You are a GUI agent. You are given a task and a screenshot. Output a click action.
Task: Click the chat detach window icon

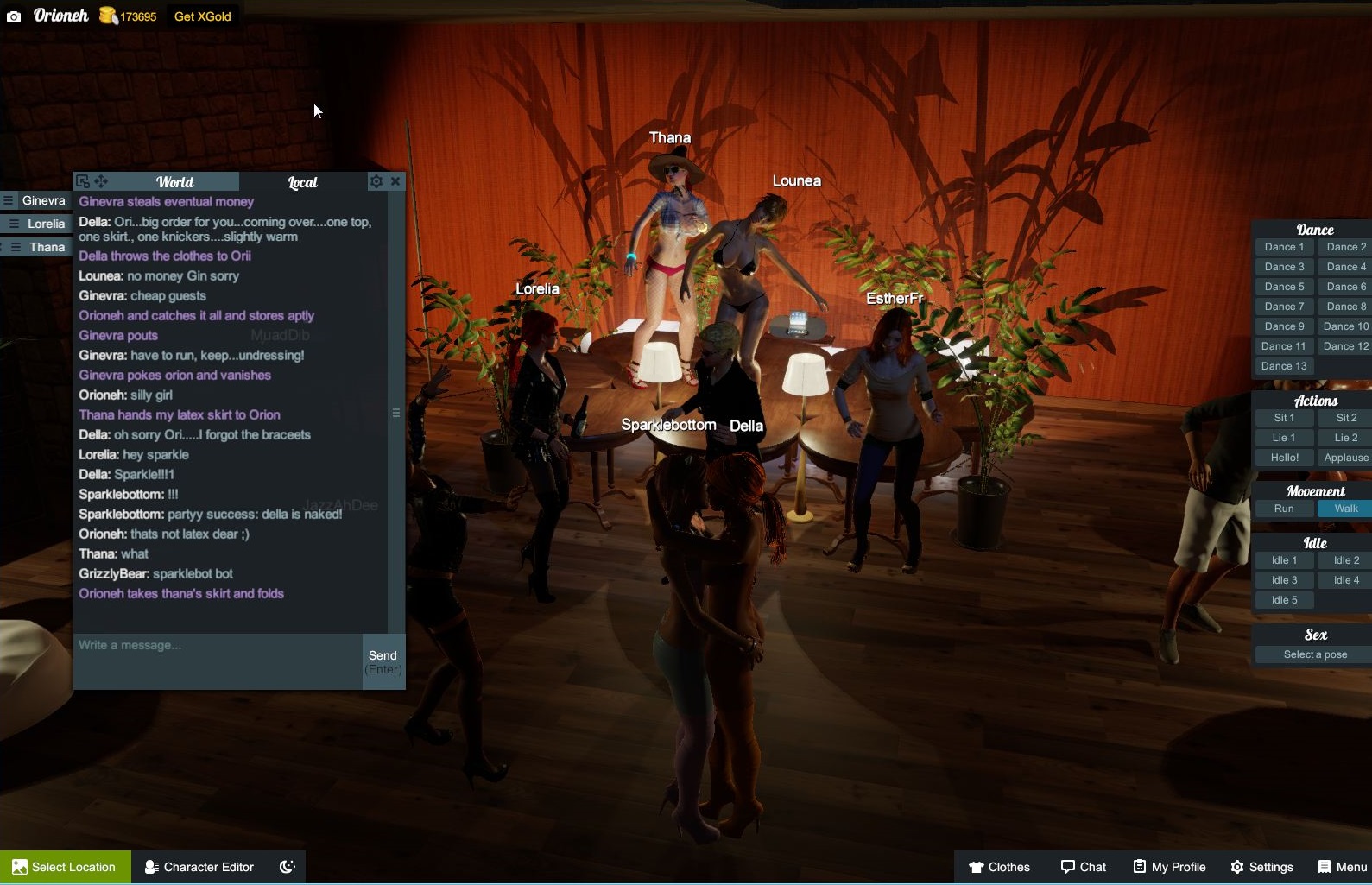coord(82,181)
